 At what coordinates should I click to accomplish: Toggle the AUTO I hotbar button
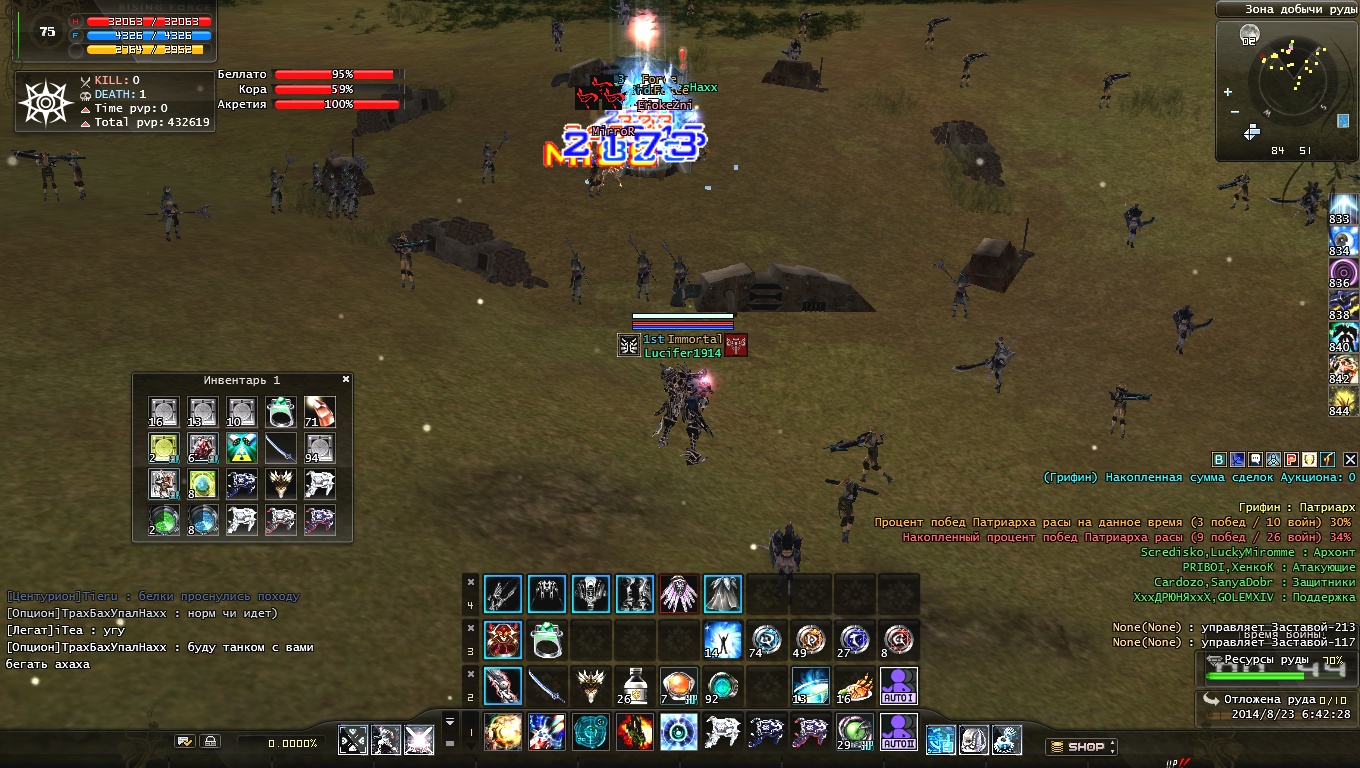900,686
